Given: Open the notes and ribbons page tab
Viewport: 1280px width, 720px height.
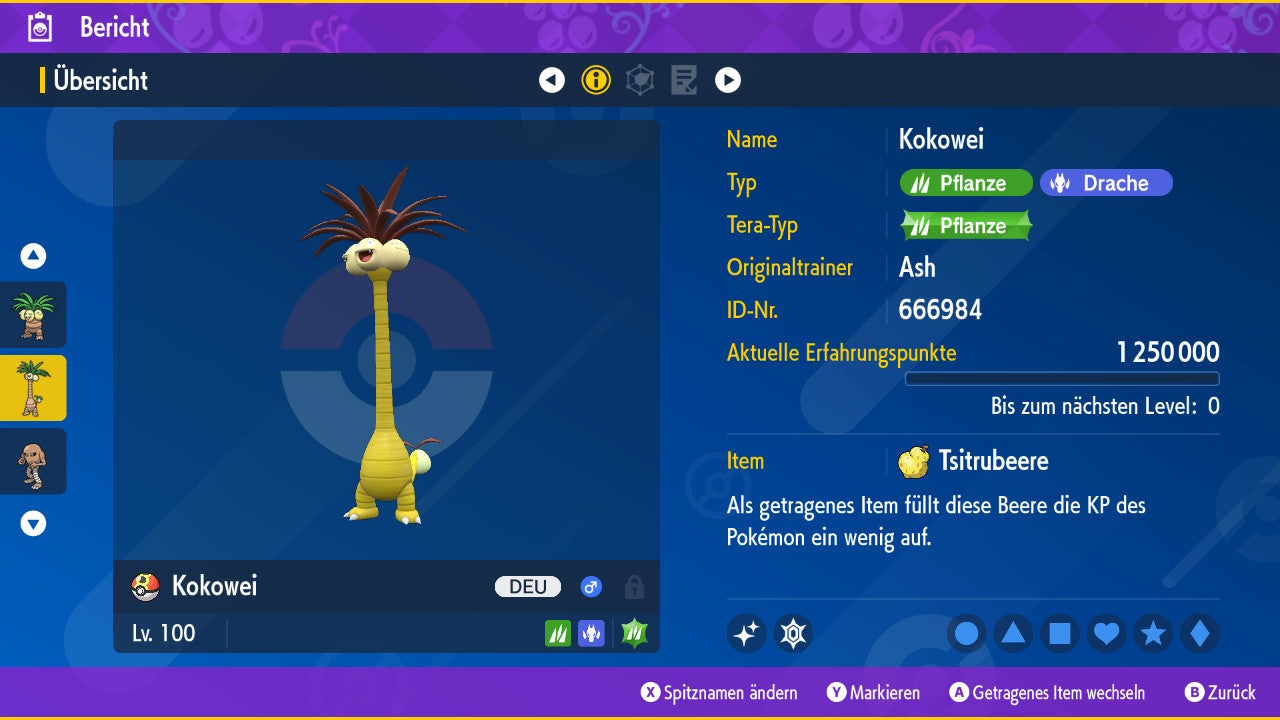Looking at the screenshot, I should (x=684, y=80).
